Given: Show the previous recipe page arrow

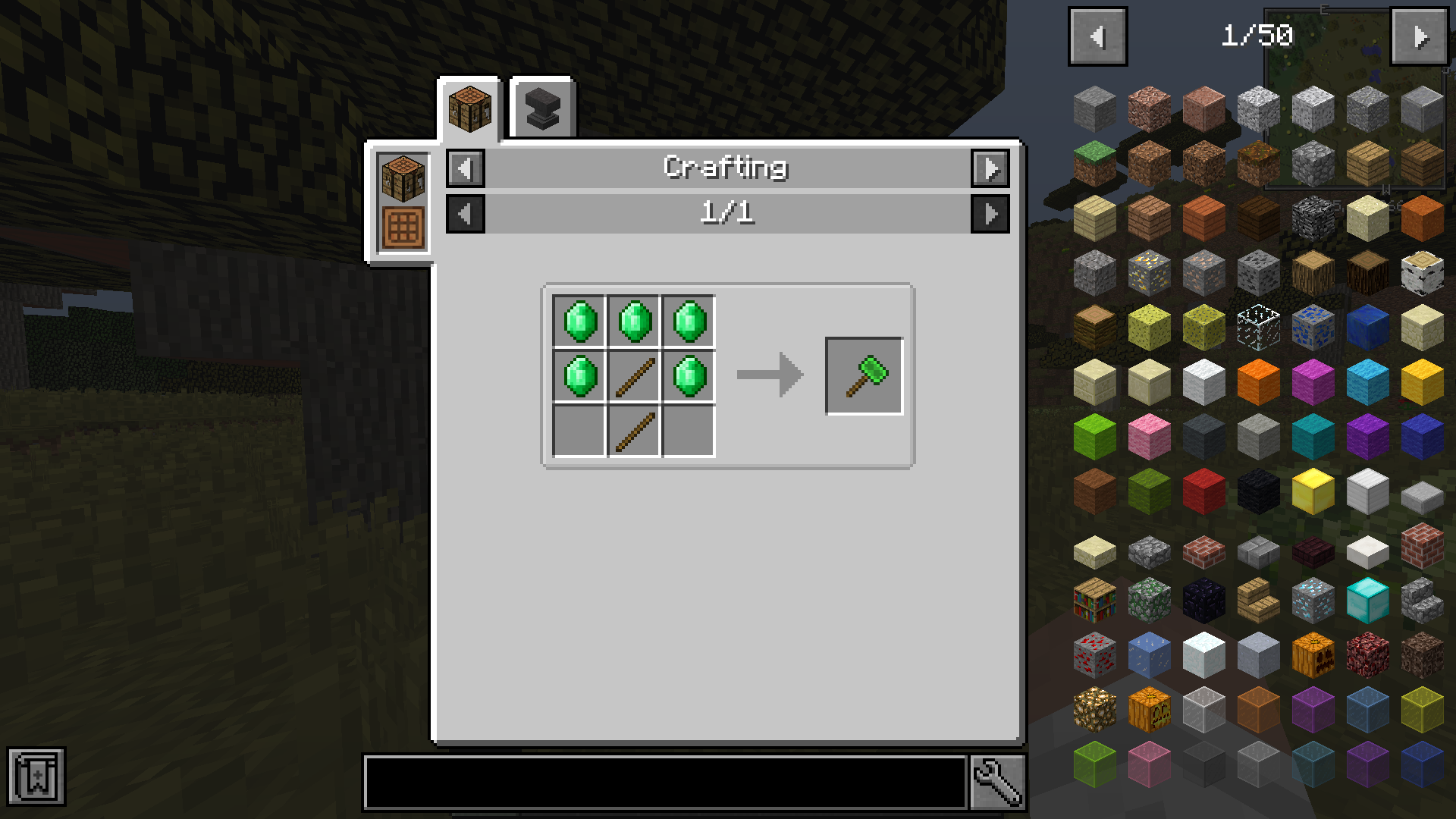Looking at the screenshot, I should [x=465, y=214].
